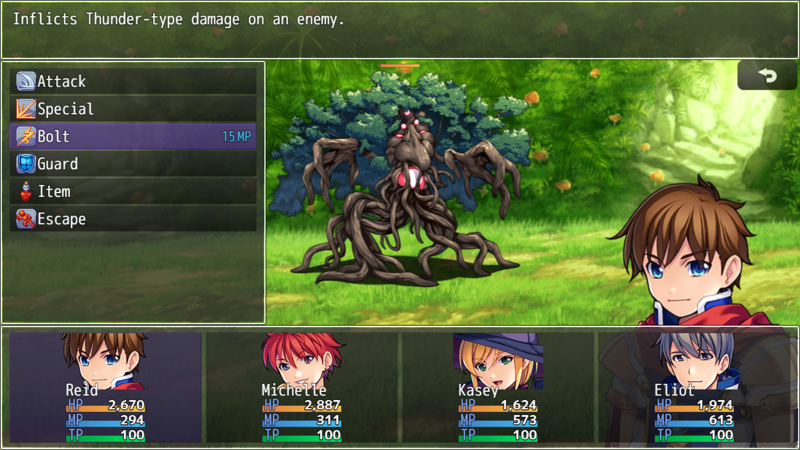Click the back arrow button

click(767, 76)
